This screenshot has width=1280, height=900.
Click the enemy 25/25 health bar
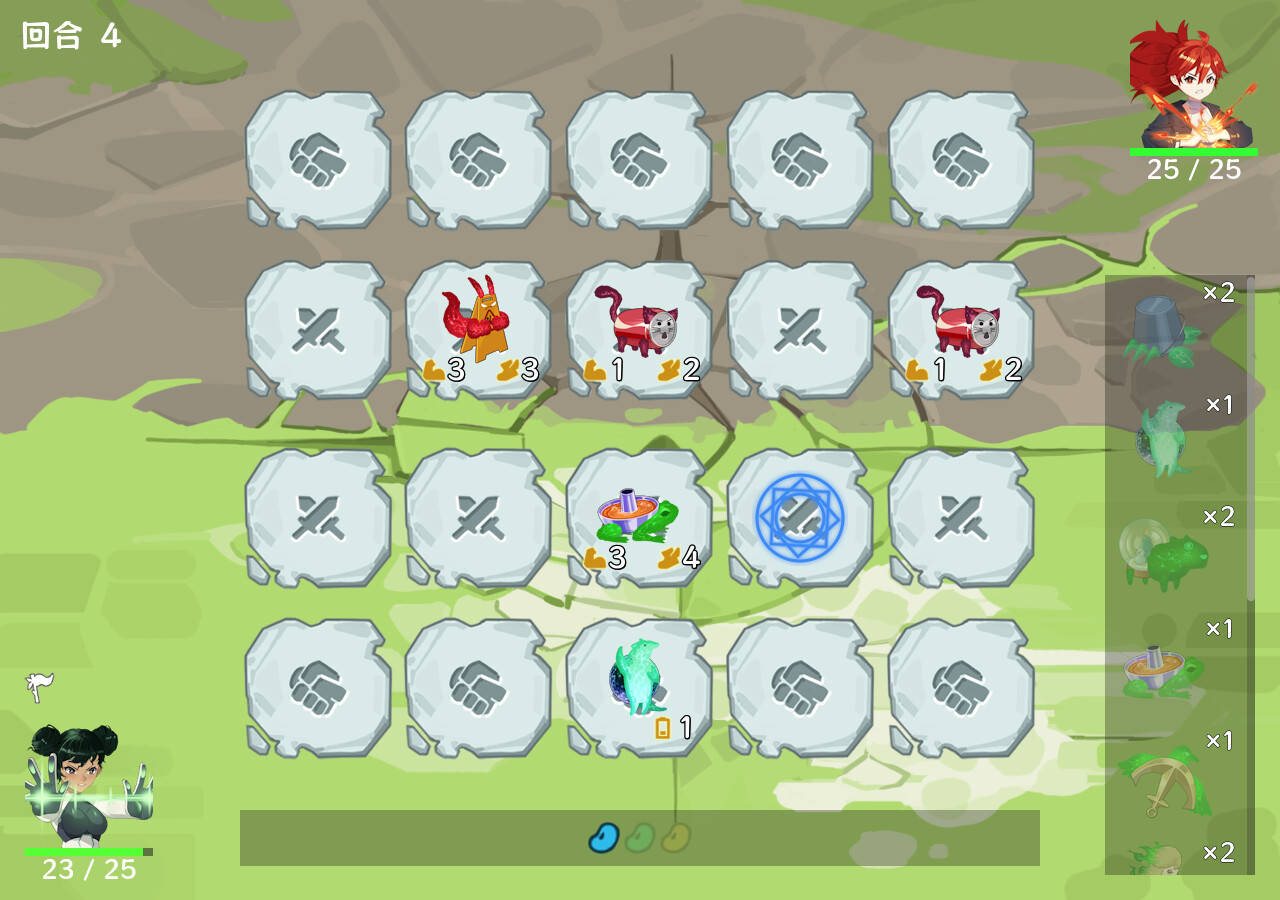(1193, 151)
